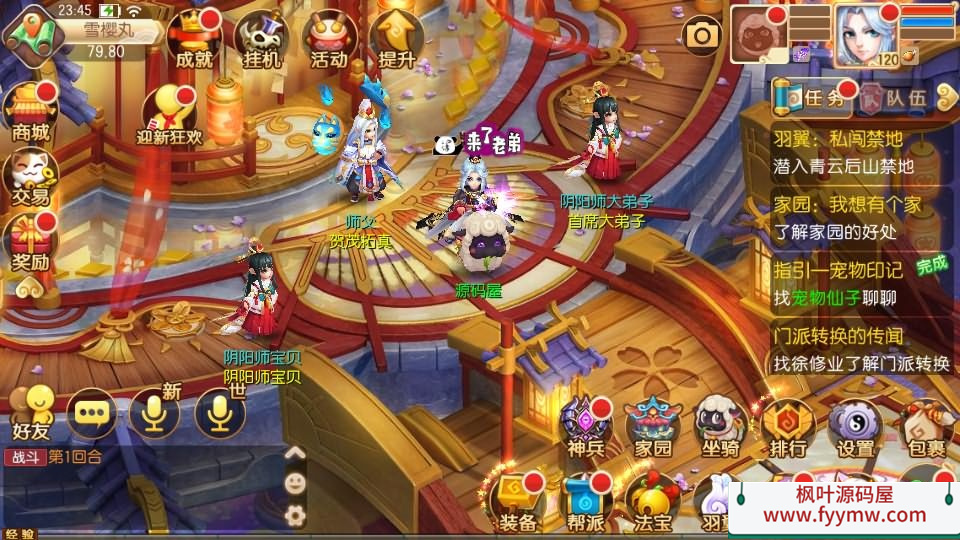Toggle the 挂机 auto-play mode

[261, 39]
